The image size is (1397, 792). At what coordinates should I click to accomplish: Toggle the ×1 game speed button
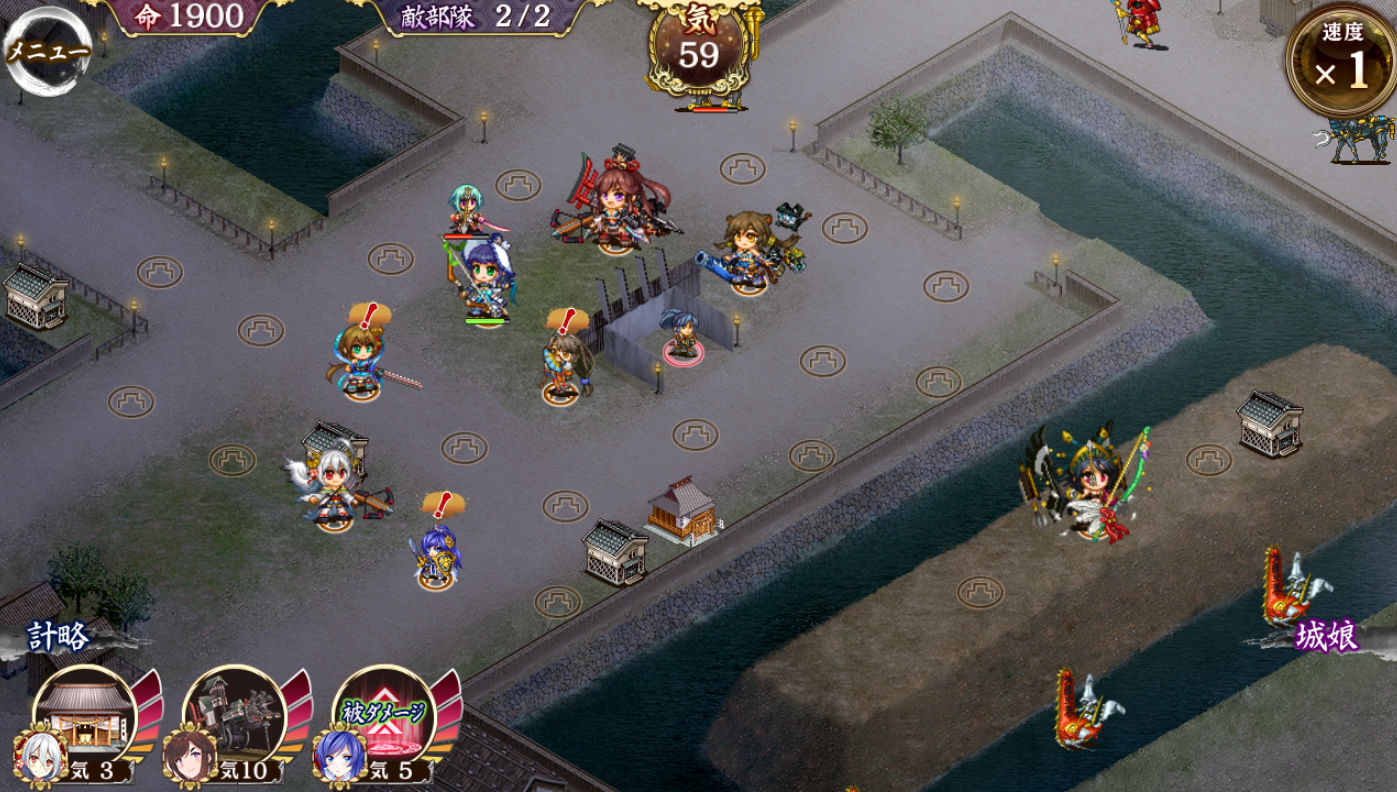pos(1341,62)
